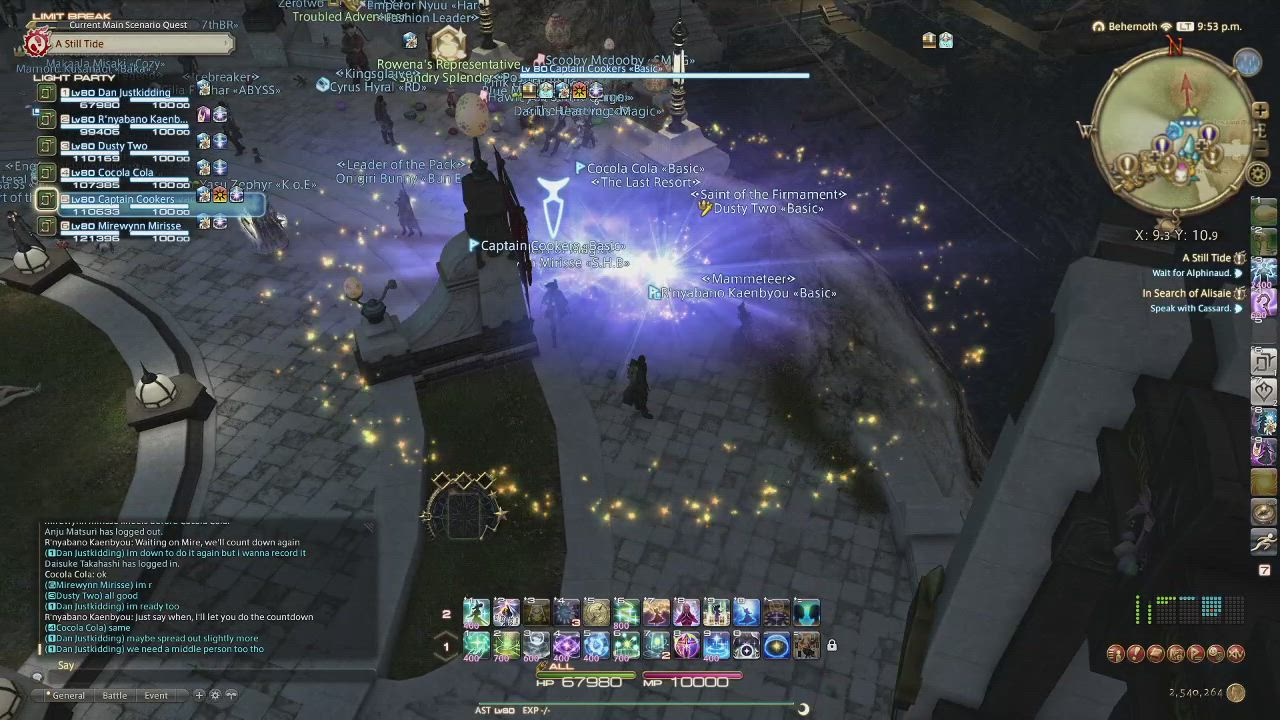Switch to the General chat tab
The width and height of the screenshot is (1280, 720).
(x=68, y=695)
